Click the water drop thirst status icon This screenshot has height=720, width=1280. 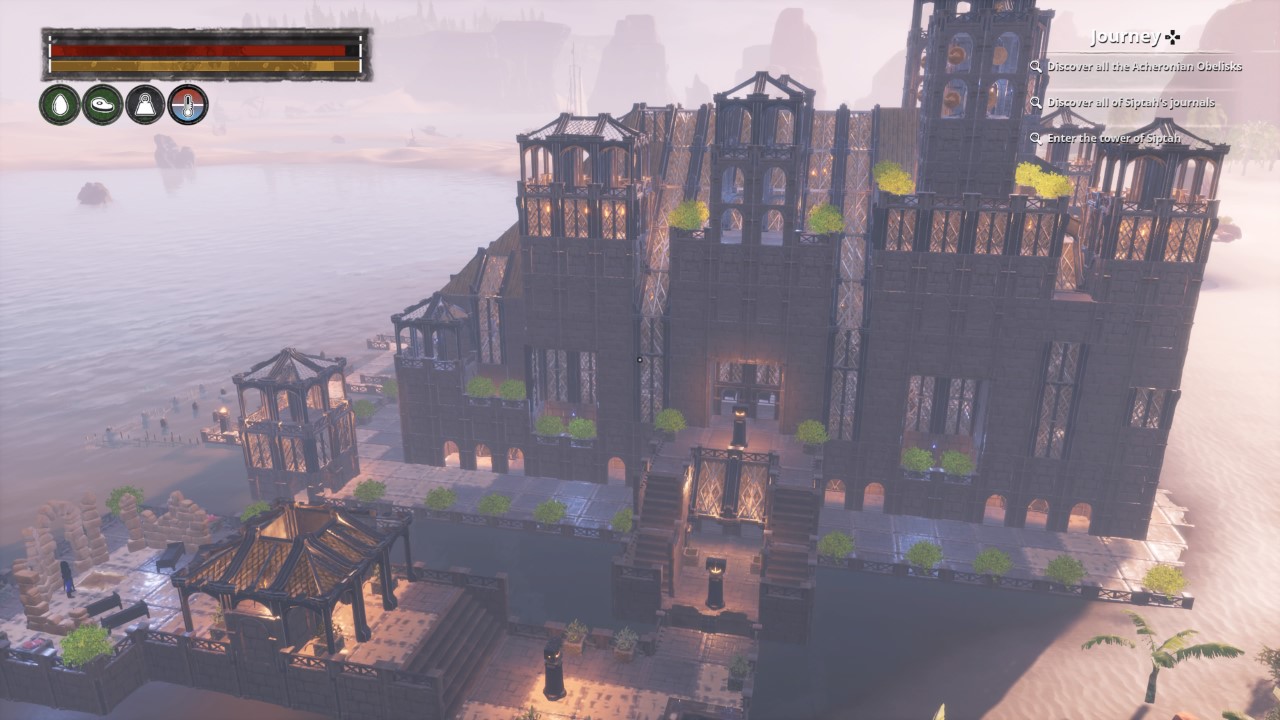pyautogui.click(x=60, y=104)
